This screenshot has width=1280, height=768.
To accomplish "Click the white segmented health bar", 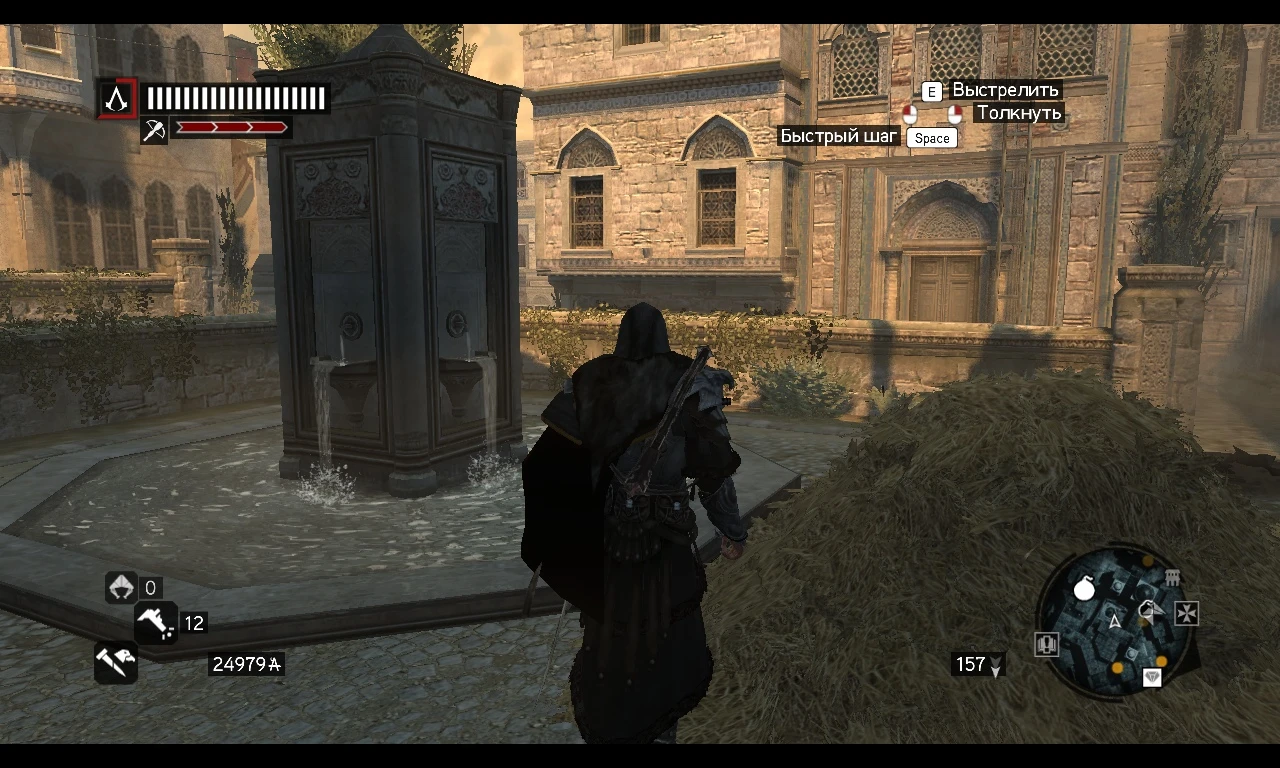I will [x=237, y=98].
